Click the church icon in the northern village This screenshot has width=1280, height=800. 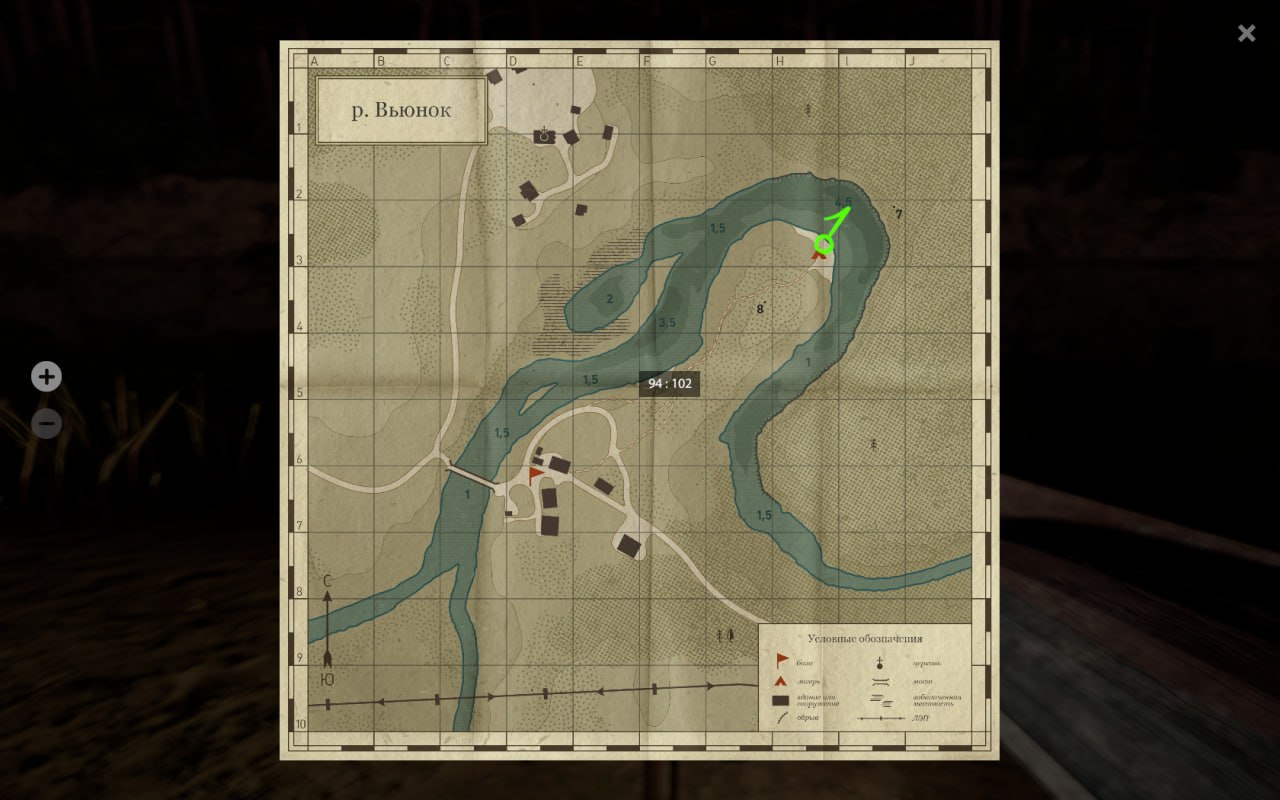544,136
